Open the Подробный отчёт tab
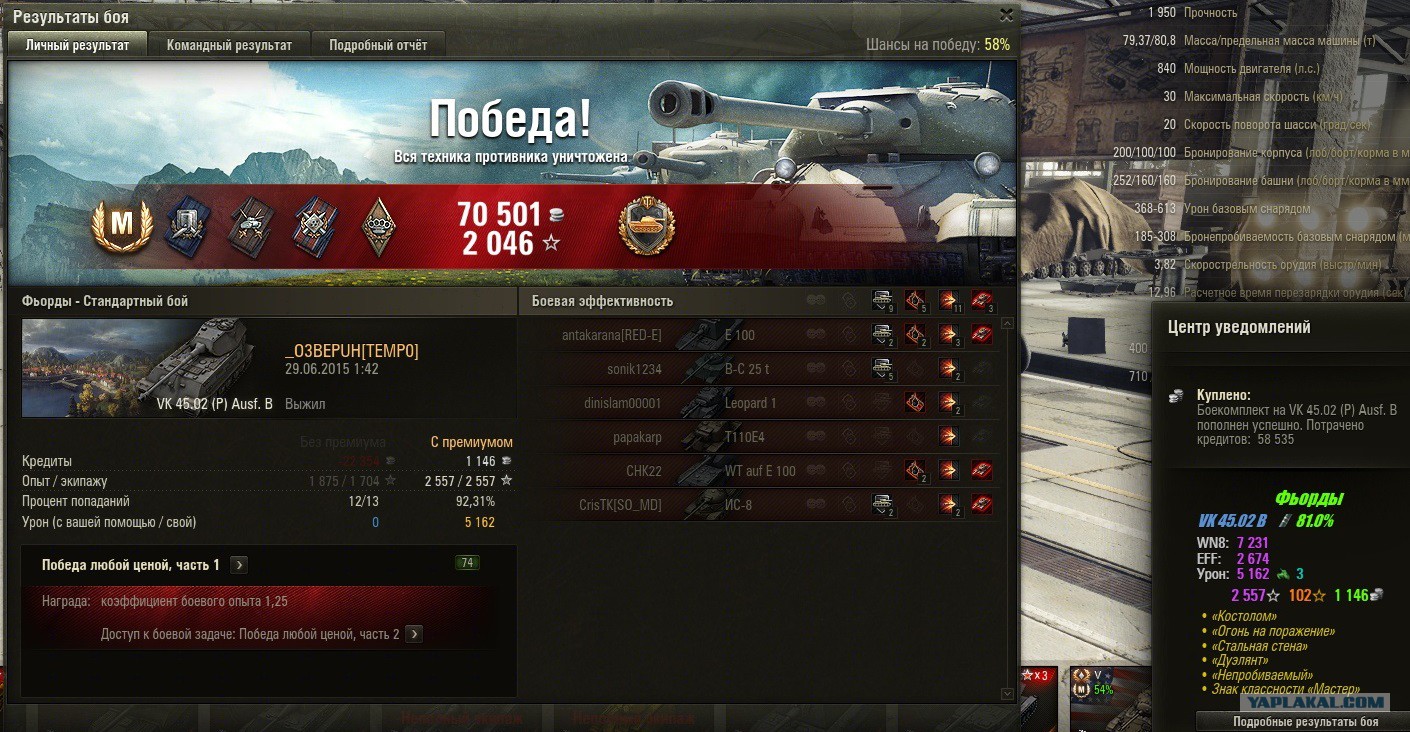The image size is (1410, 732). click(378, 45)
